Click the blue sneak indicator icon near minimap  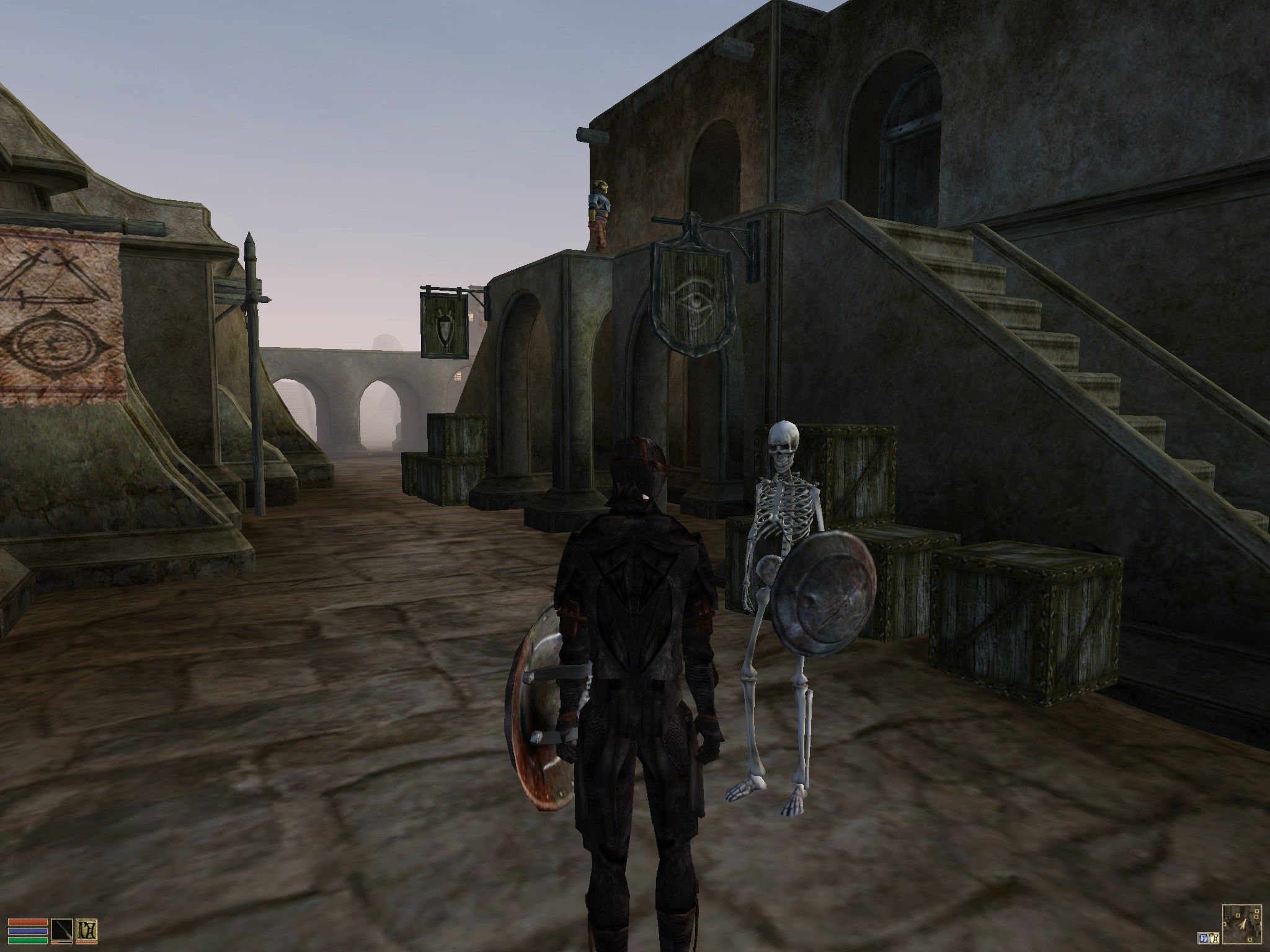(1203, 937)
